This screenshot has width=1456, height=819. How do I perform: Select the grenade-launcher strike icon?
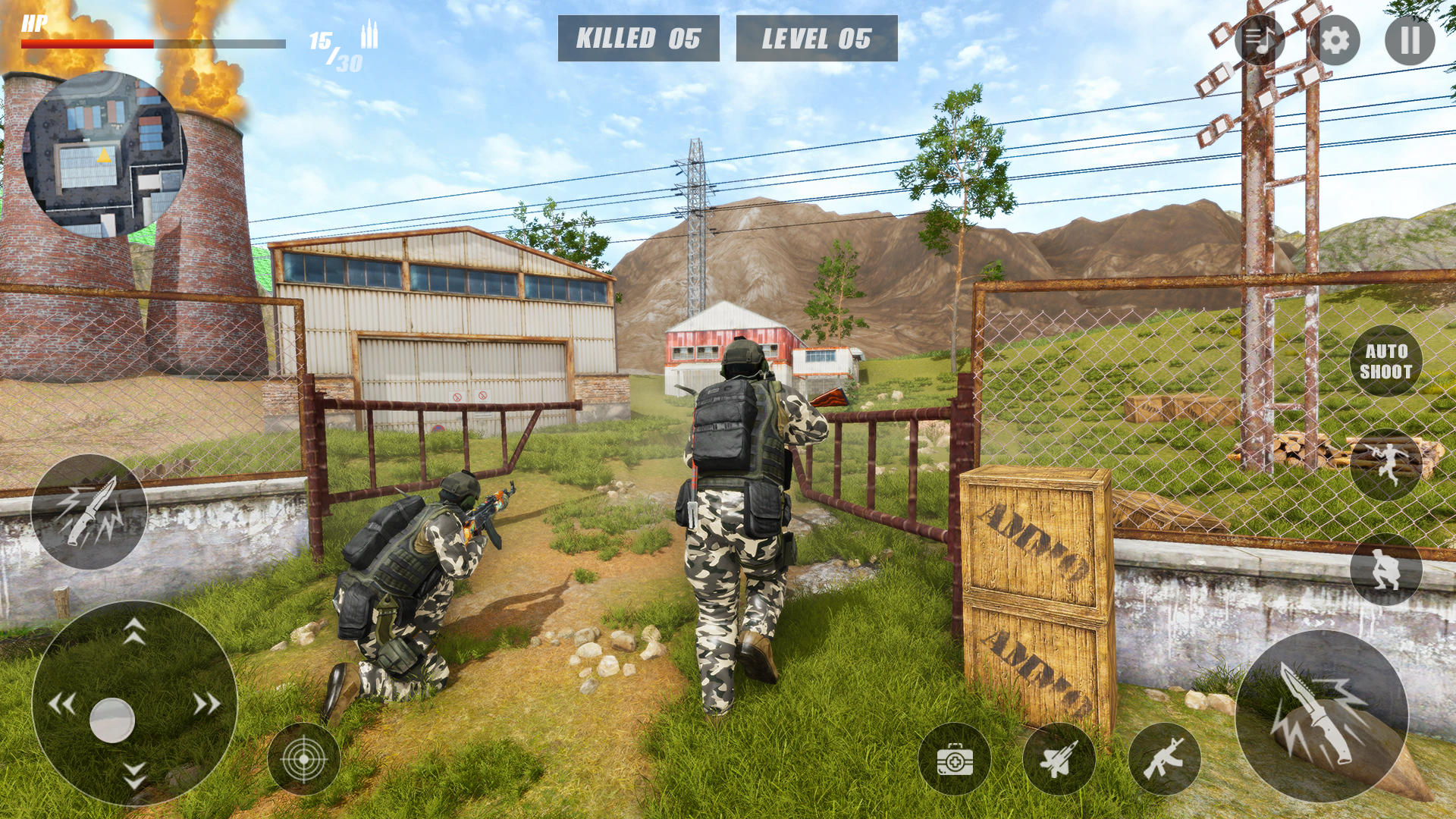(1059, 757)
